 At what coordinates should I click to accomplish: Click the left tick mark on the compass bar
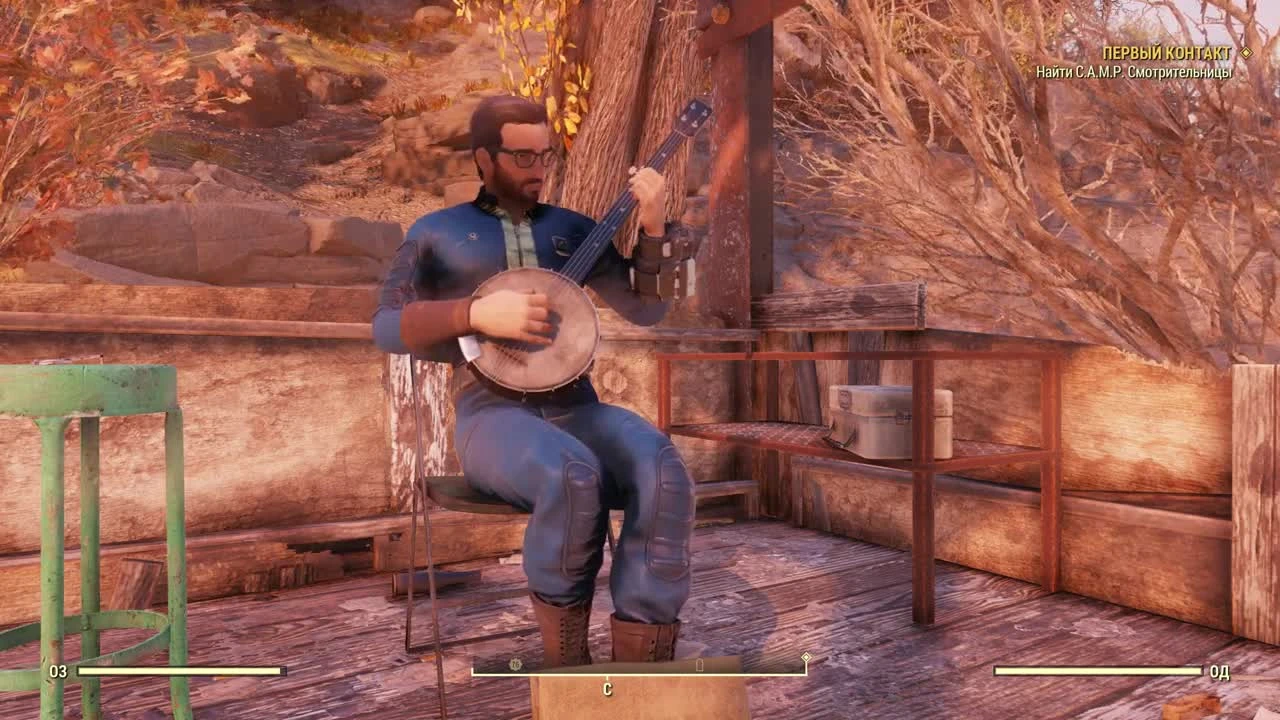pyautogui.click(x=472, y=672)
